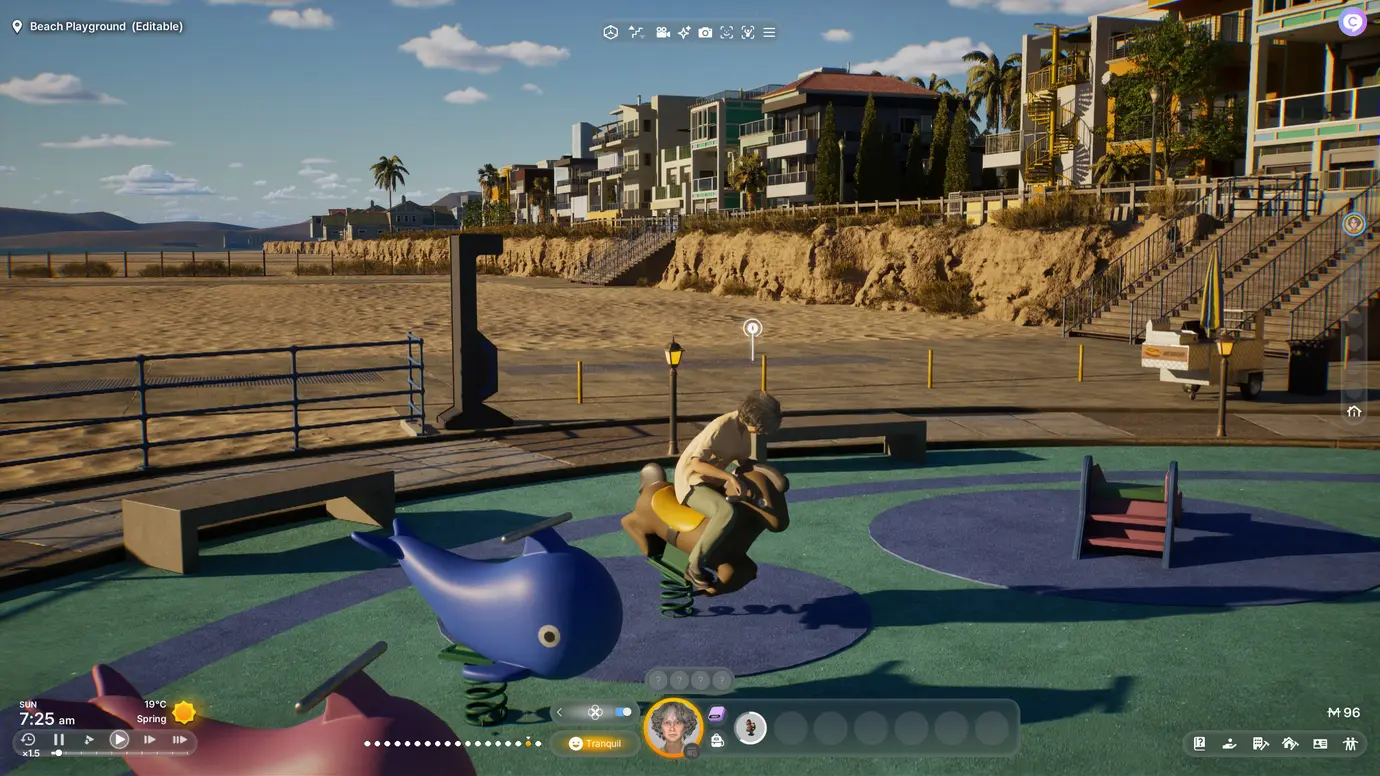Open the house build mode icon
The width and height of the screenshot is (1380, 776).
click(x=1290, y=743)
